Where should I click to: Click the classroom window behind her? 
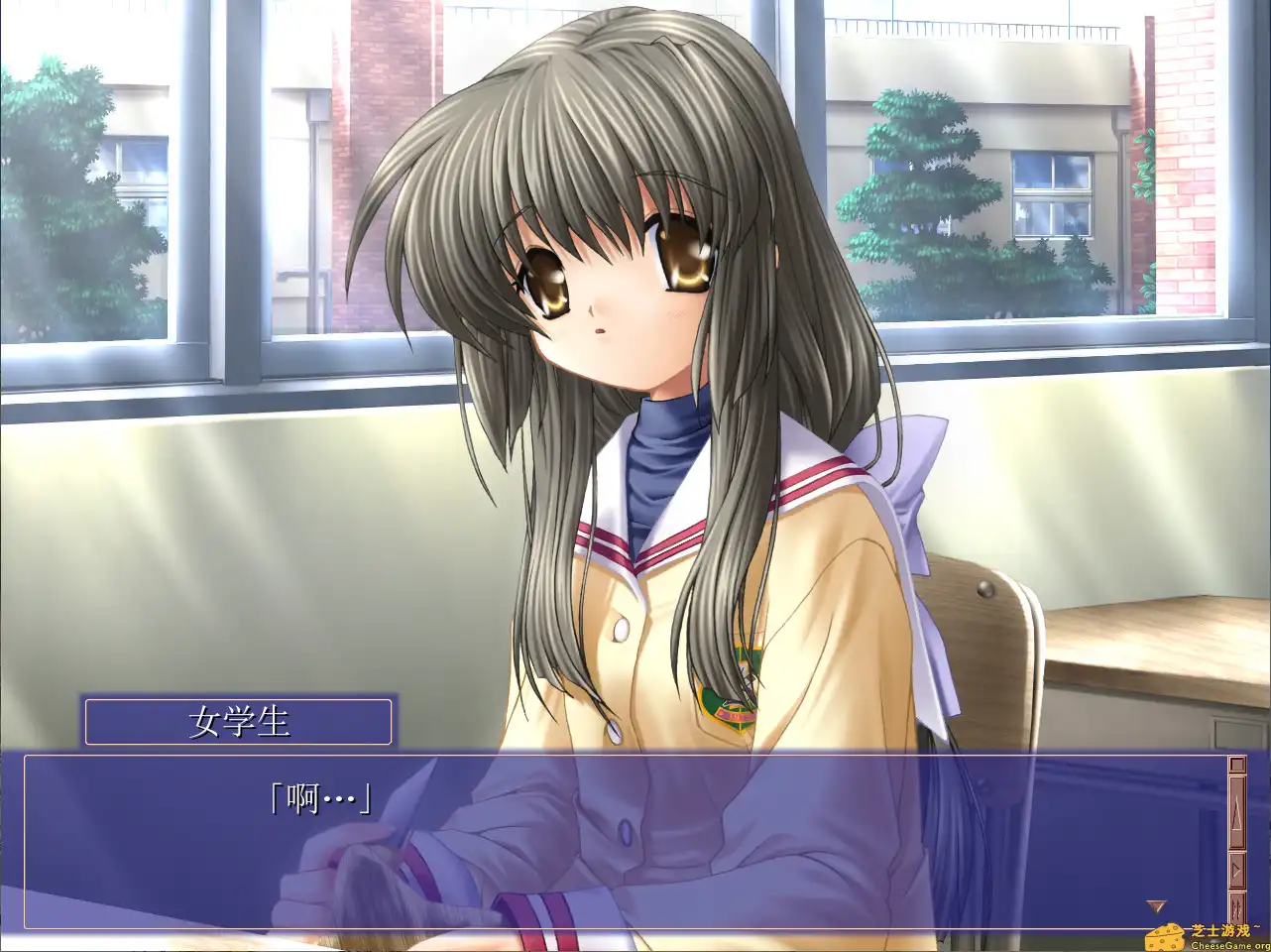[991, 198]
